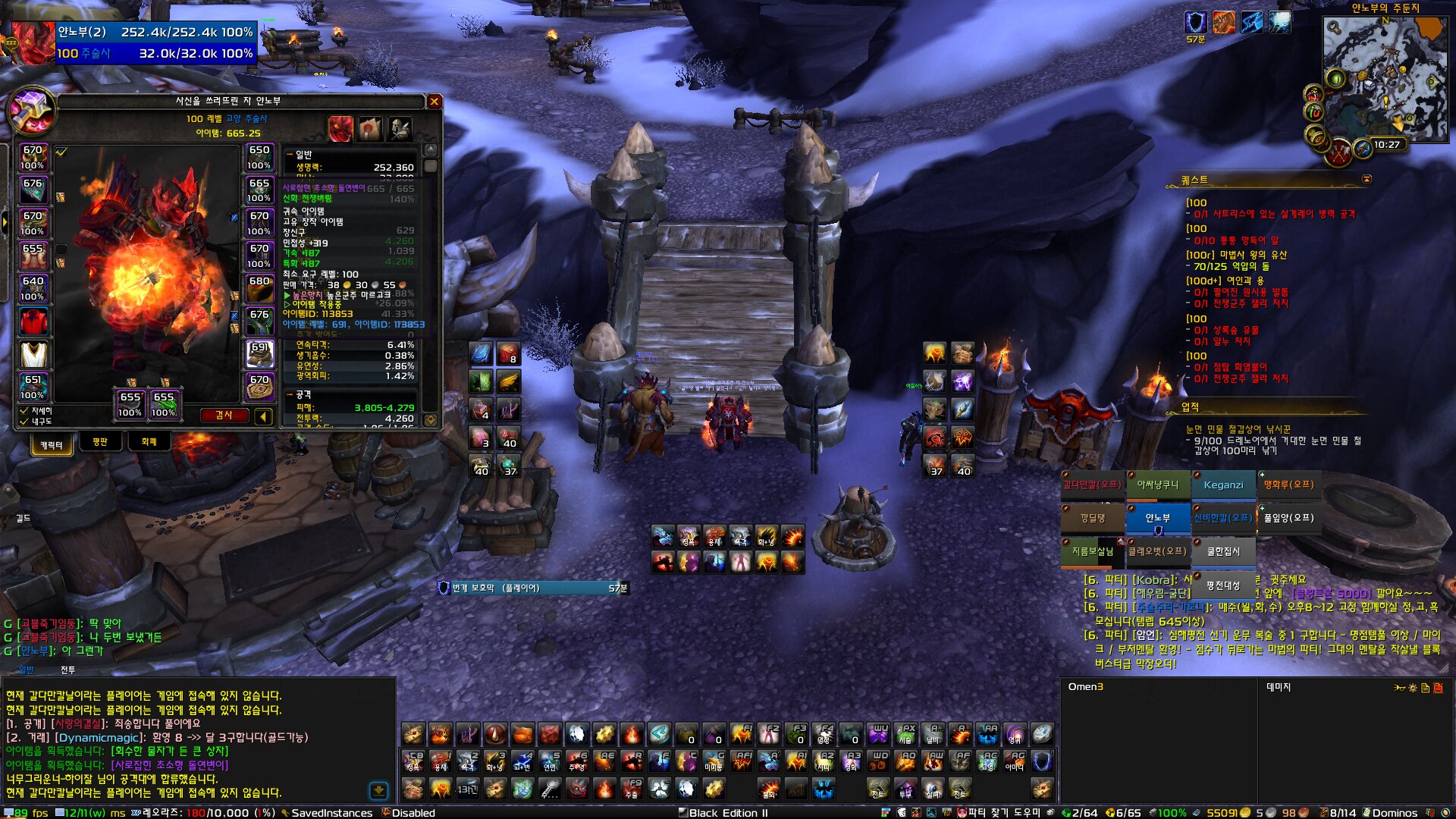Switch to the 평판 reputation tab
This screenshot has width=1456, height=819.
click(100, 442)
